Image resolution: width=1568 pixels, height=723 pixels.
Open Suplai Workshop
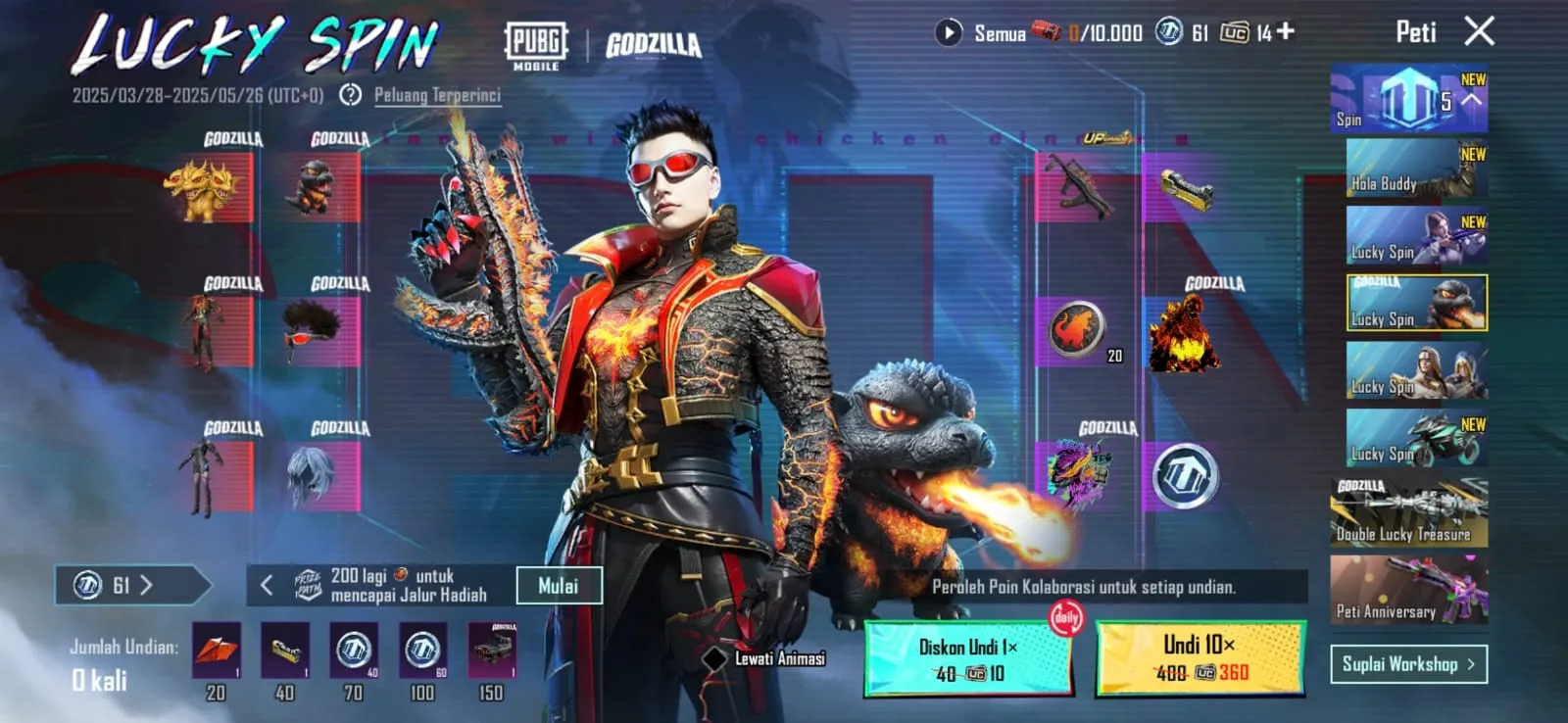coord(1409,663)
